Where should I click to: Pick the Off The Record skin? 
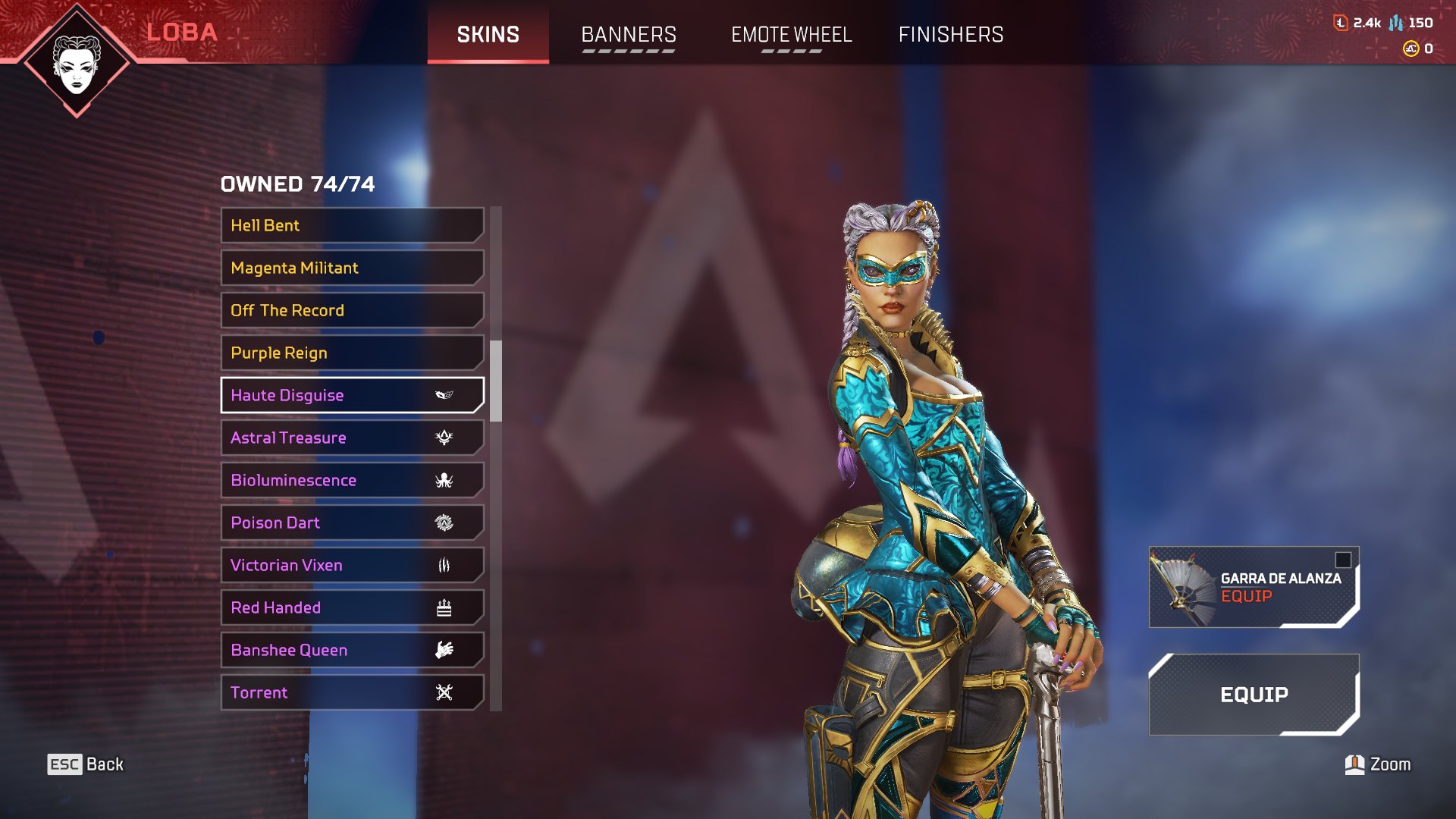point(352,310)
